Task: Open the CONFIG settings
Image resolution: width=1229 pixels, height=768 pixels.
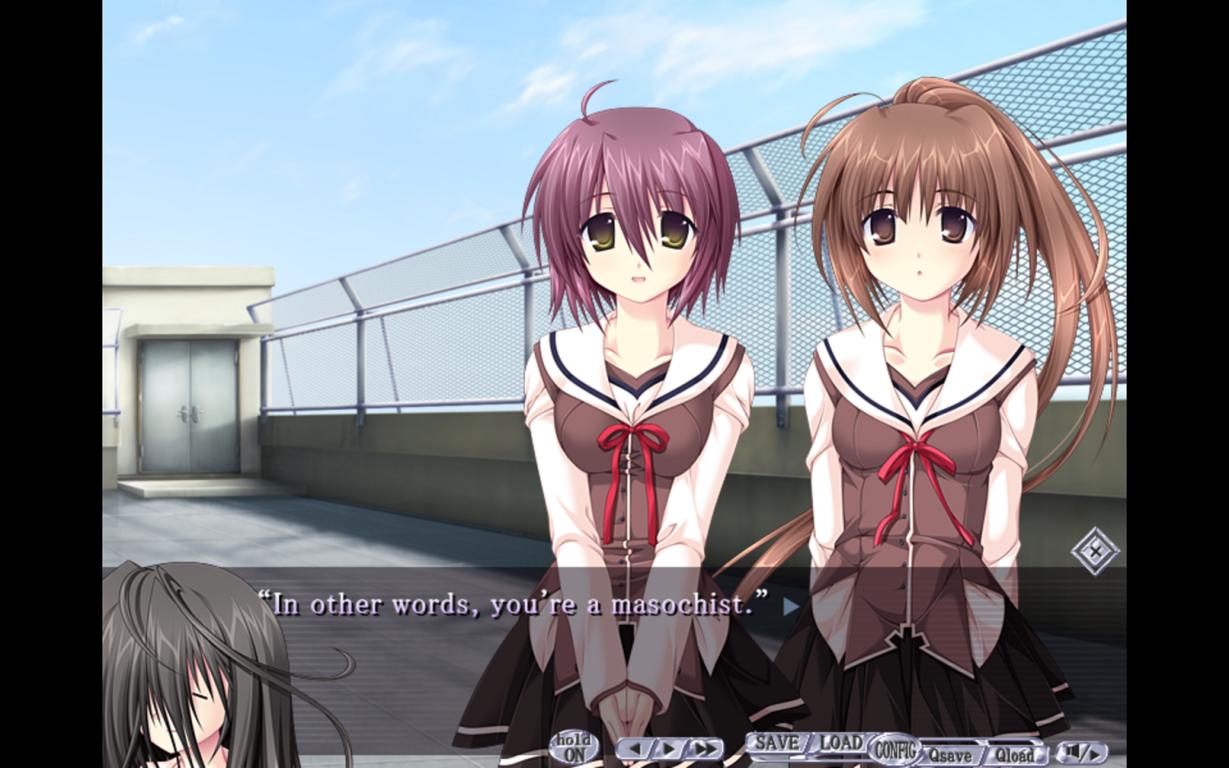Action: pyautogui.click(x=895, y=748)
